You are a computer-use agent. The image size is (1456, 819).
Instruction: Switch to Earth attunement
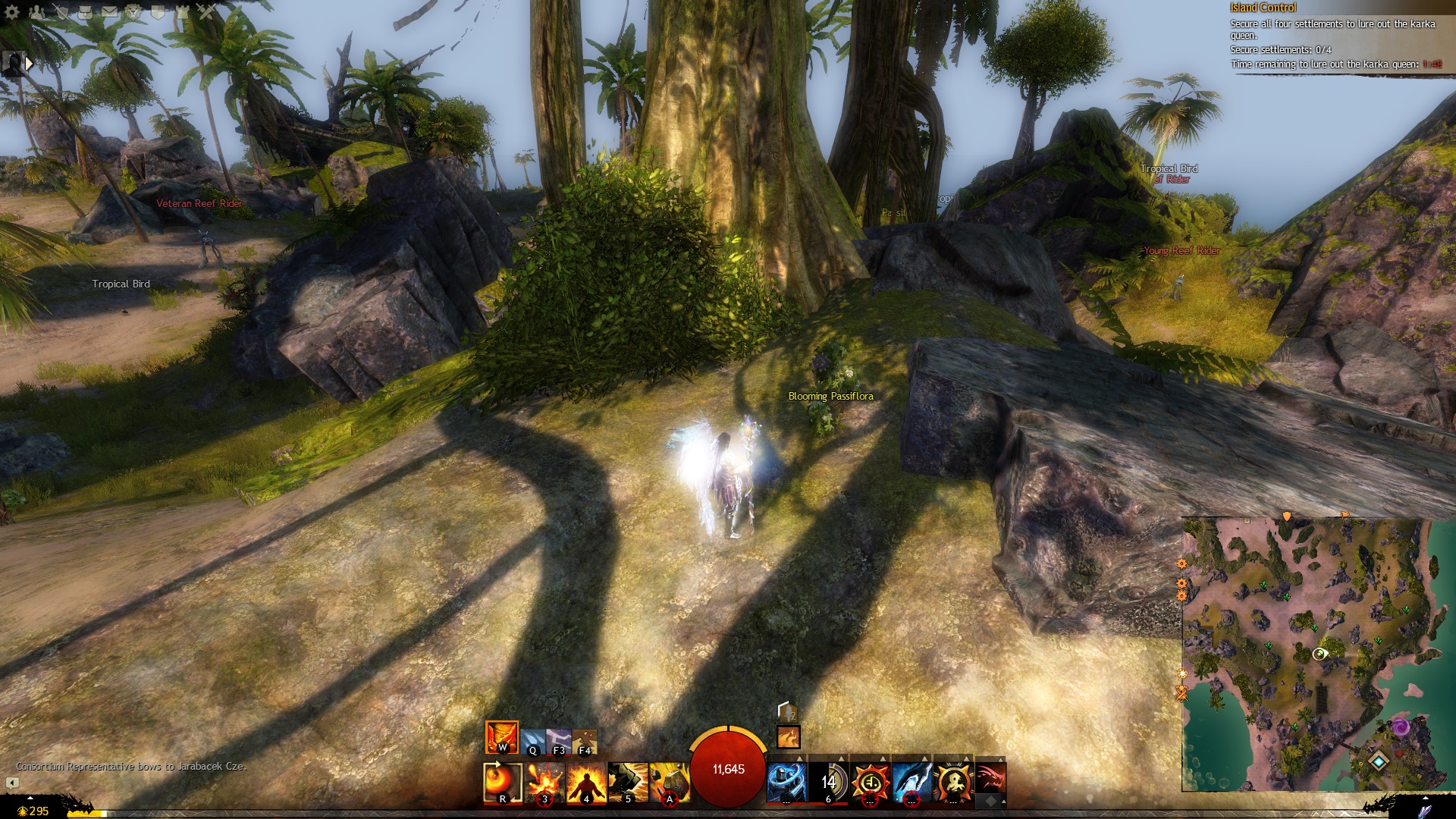585,741
